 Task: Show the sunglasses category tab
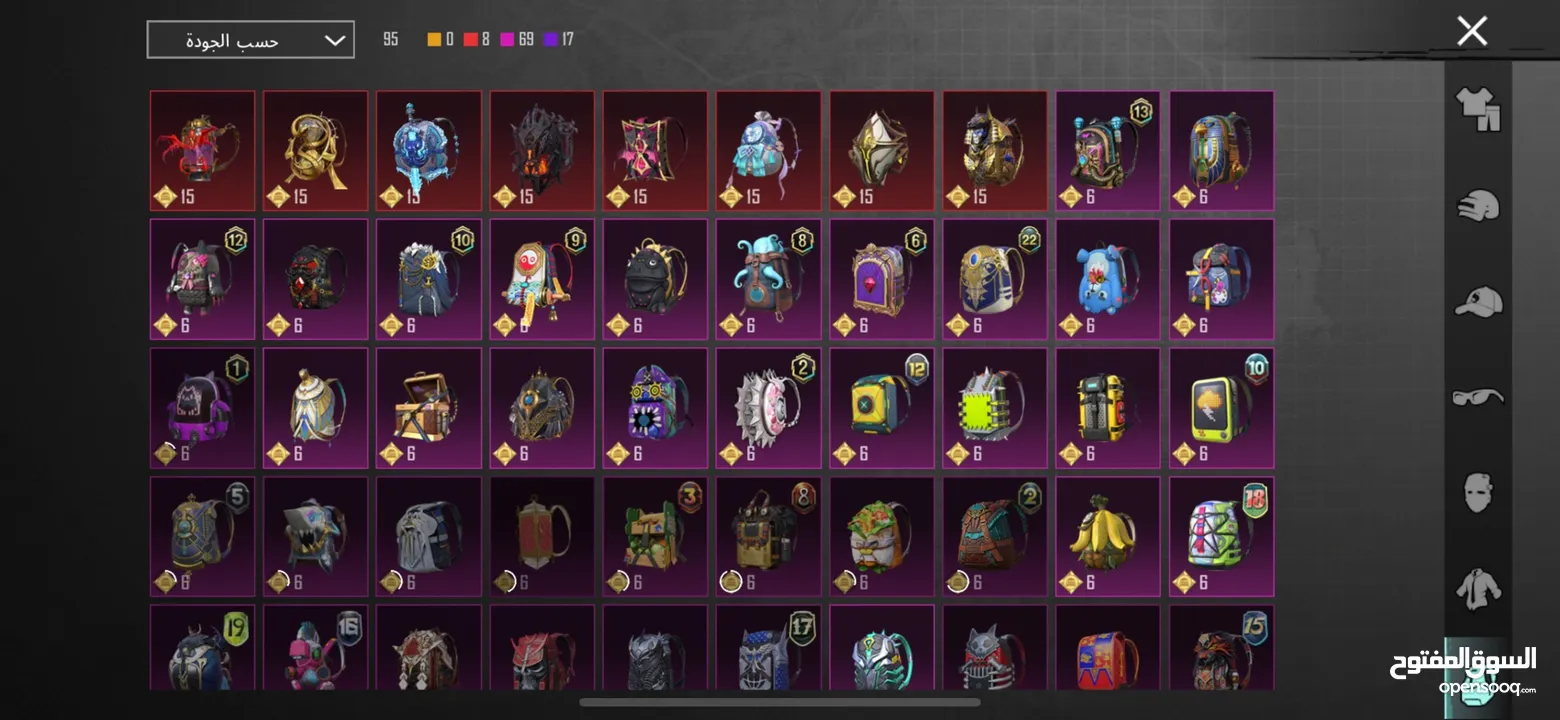click(1478, 397)
